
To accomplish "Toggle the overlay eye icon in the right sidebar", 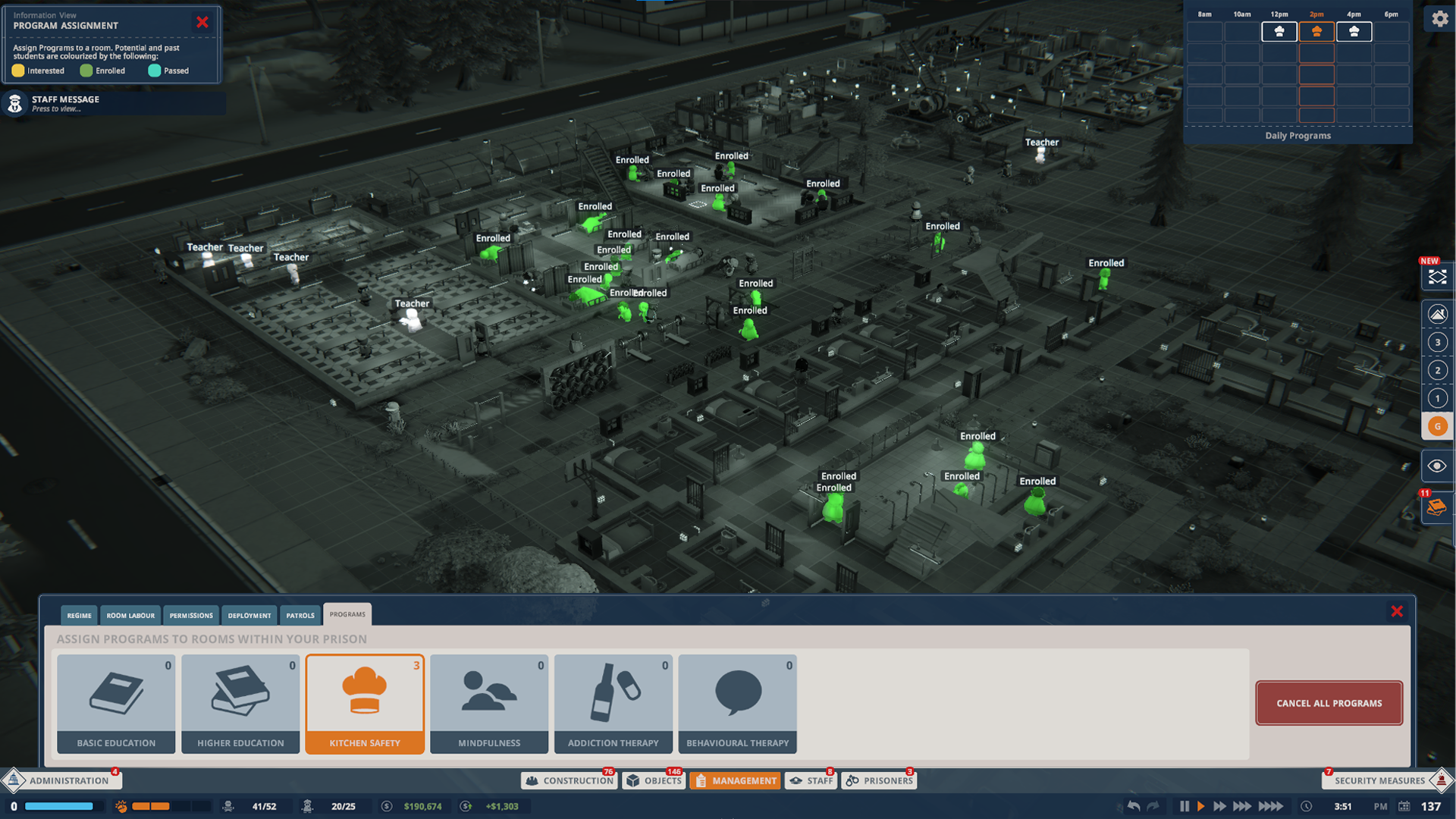I will pyautogui.click(x=1436, y=466).
